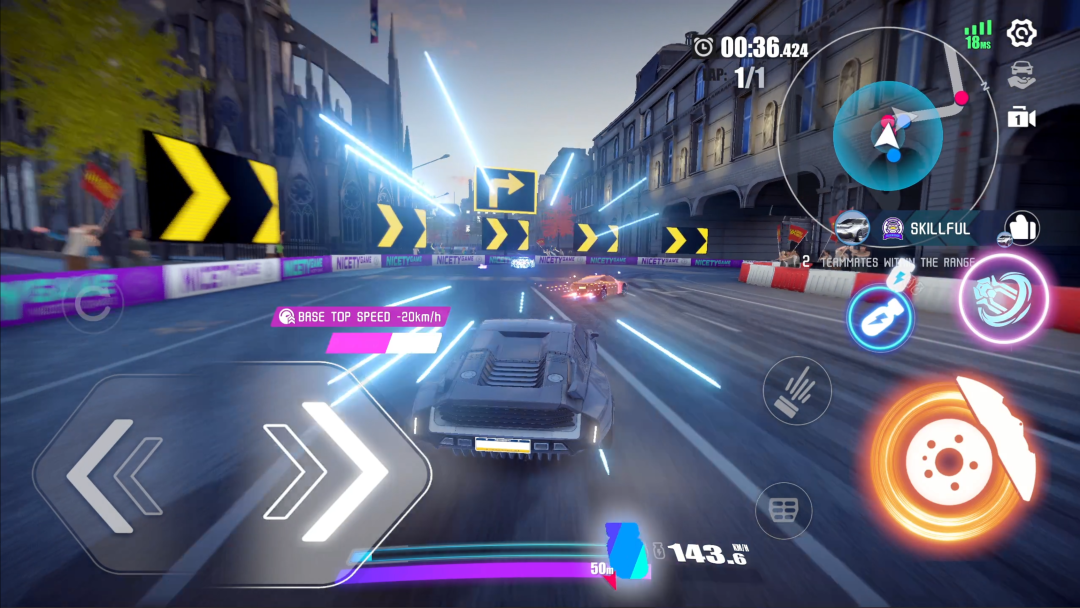Trigger the pink-ringed ultimate ability
Screen dimensions: 1080x608
(1003, 299)
